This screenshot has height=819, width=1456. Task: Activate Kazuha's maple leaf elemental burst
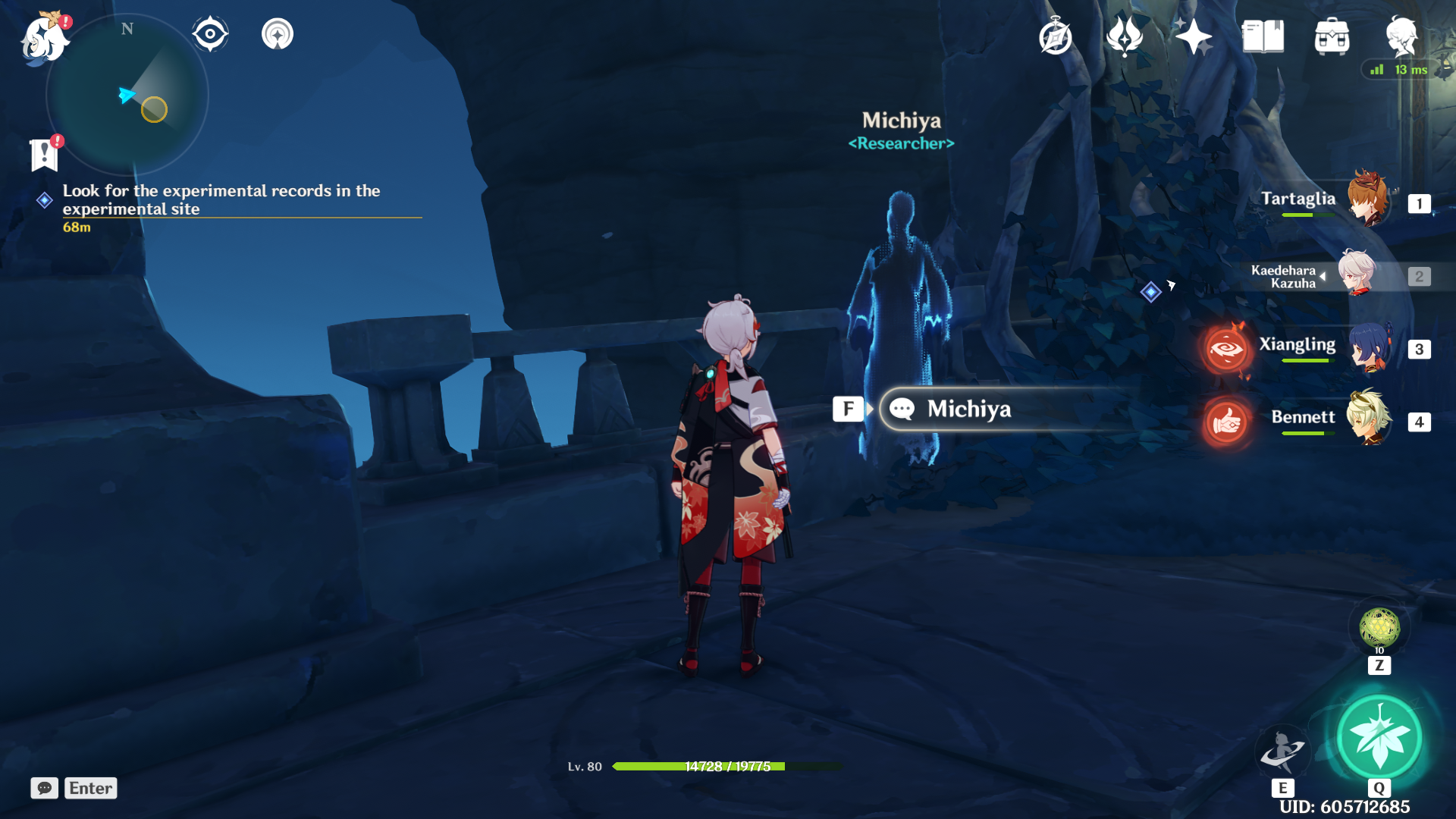(x=1379, y=737)
